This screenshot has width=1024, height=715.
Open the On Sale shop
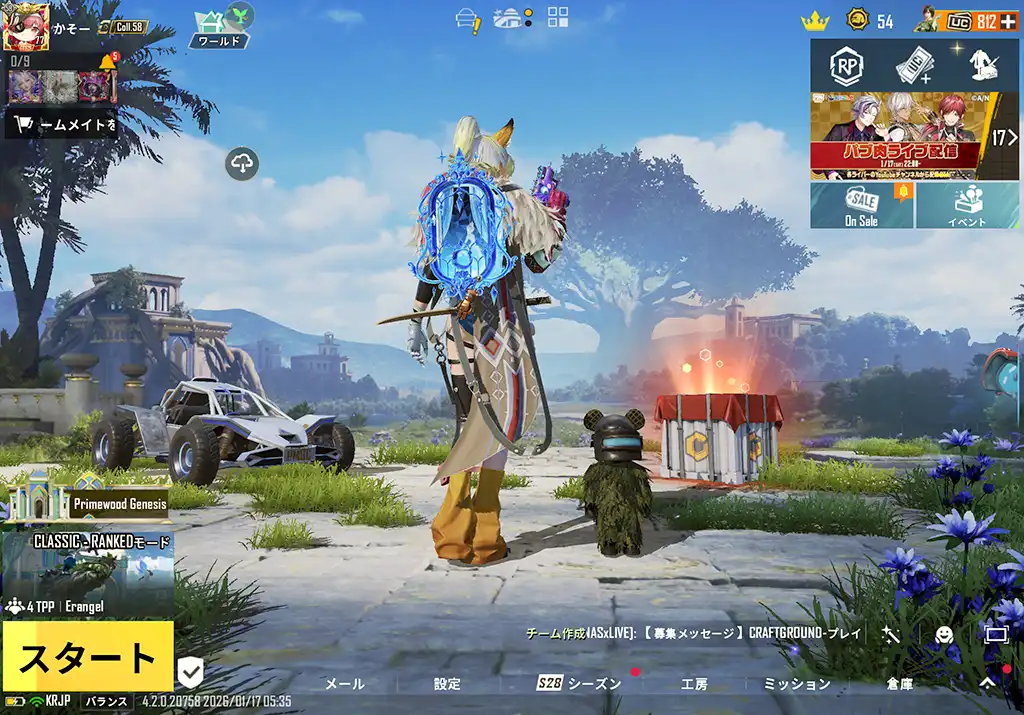[861, 205]
